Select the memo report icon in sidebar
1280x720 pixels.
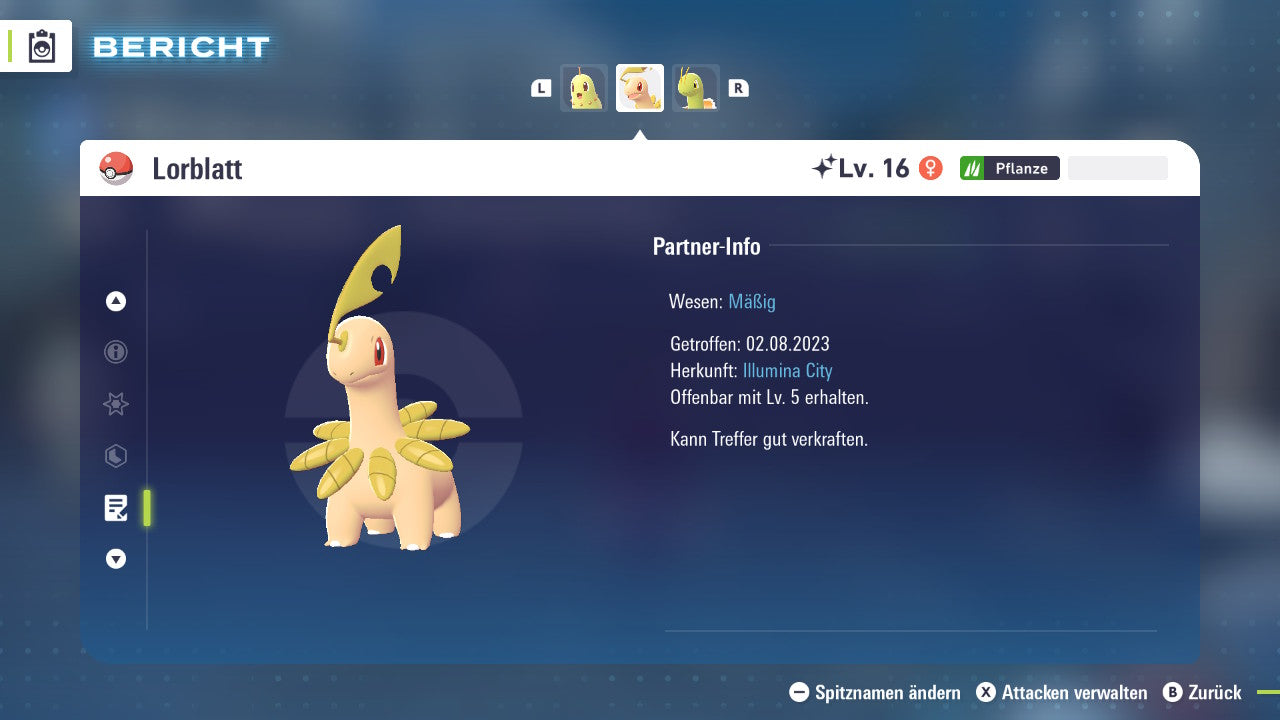pos(116,508)
